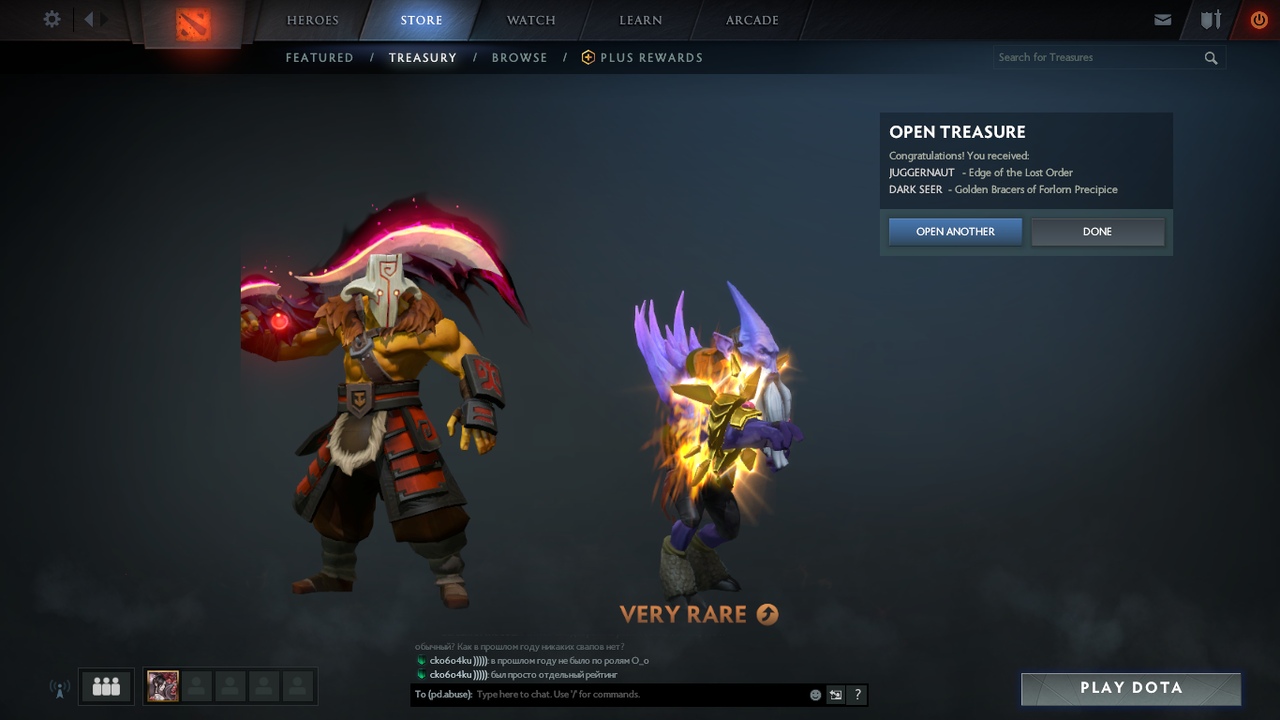
Task: Open another treasure
Action: (955, 232)
